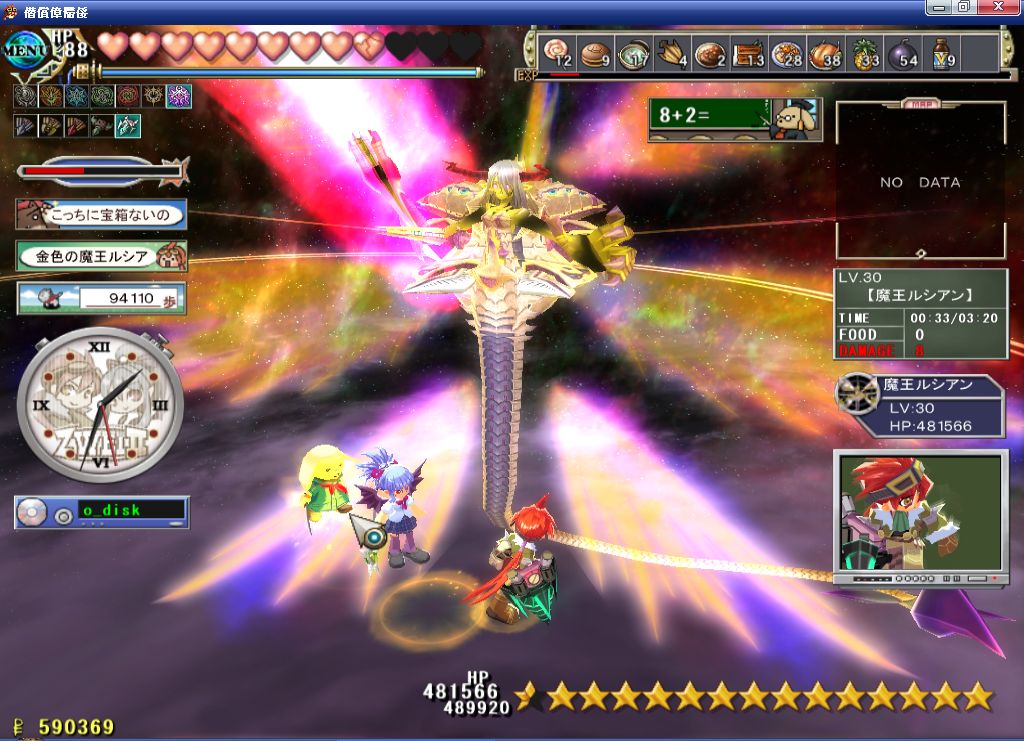The width and height of the screenshot is (1024, 741).
Task: Use the hamburger food item
Action: (x=594, y=53)
